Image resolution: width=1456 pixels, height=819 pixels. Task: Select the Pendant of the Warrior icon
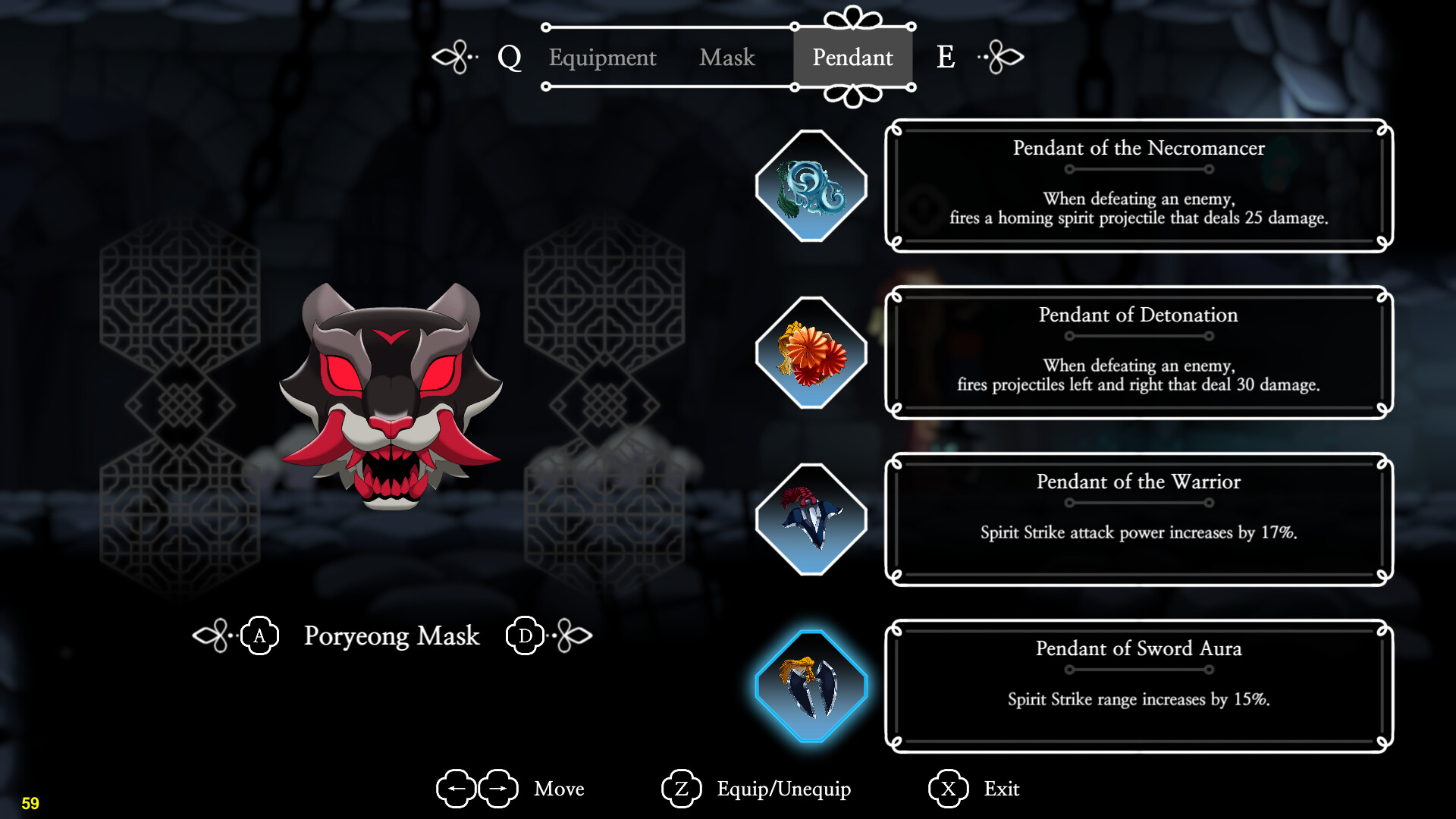pyautogui.click(x=811, y=517)
